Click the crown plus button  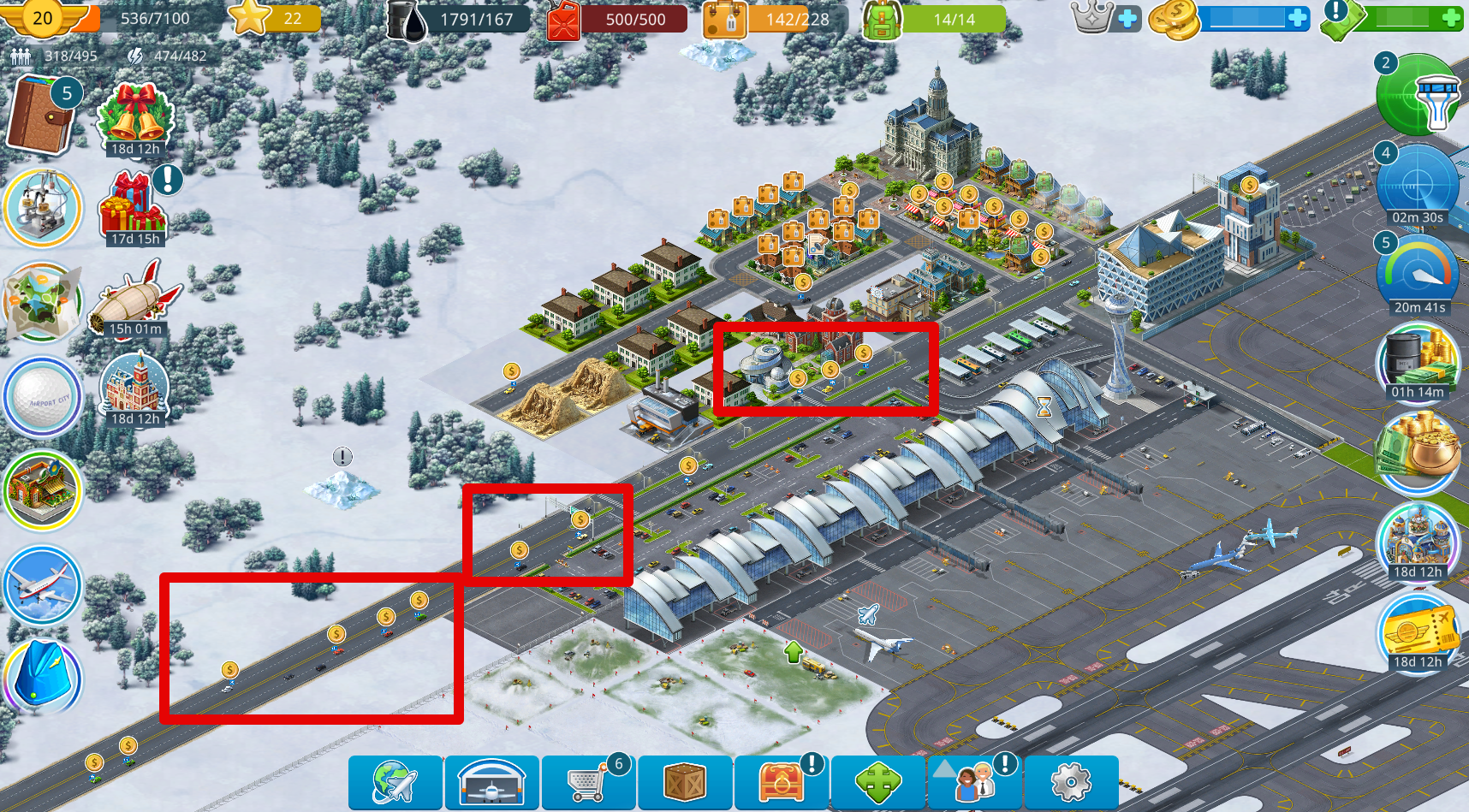1128,18
